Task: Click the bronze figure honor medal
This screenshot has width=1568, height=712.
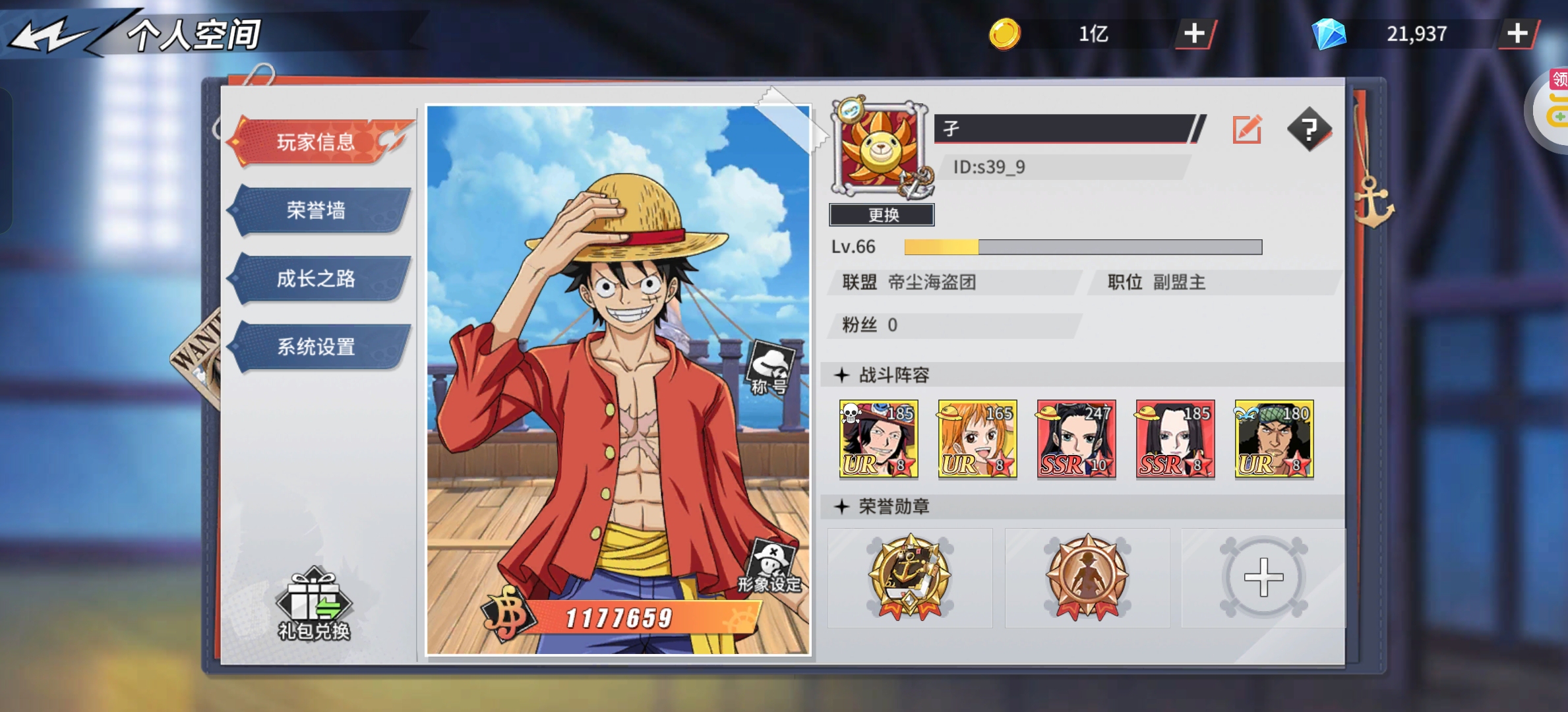Action: (x=1087, y=578)
